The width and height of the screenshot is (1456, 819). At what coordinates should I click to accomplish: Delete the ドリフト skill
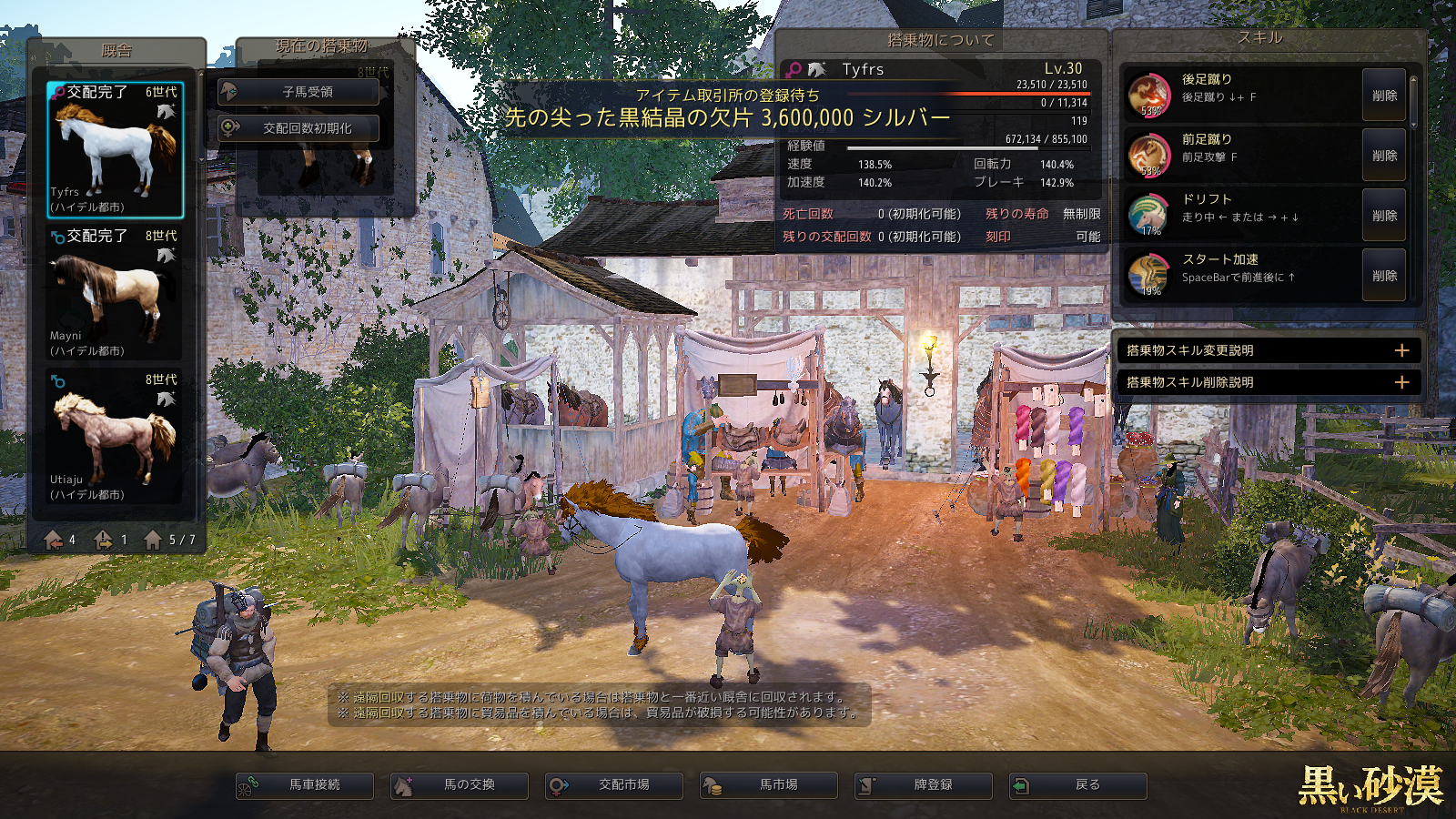point(1384,216)
